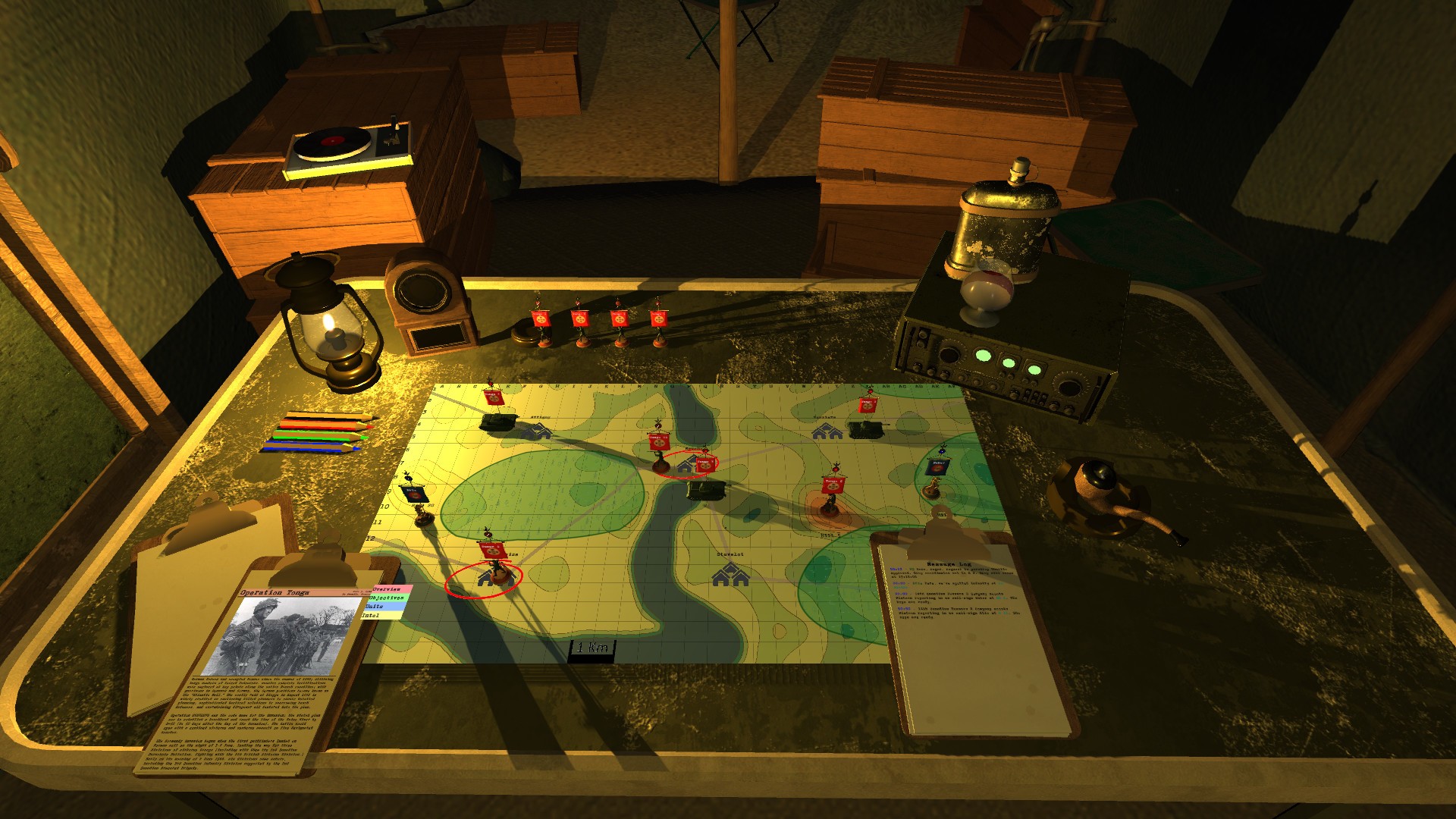This screenshot has height=819, width=1456.
Task: Switch to the Objectives tab
Action: (386, 598)
